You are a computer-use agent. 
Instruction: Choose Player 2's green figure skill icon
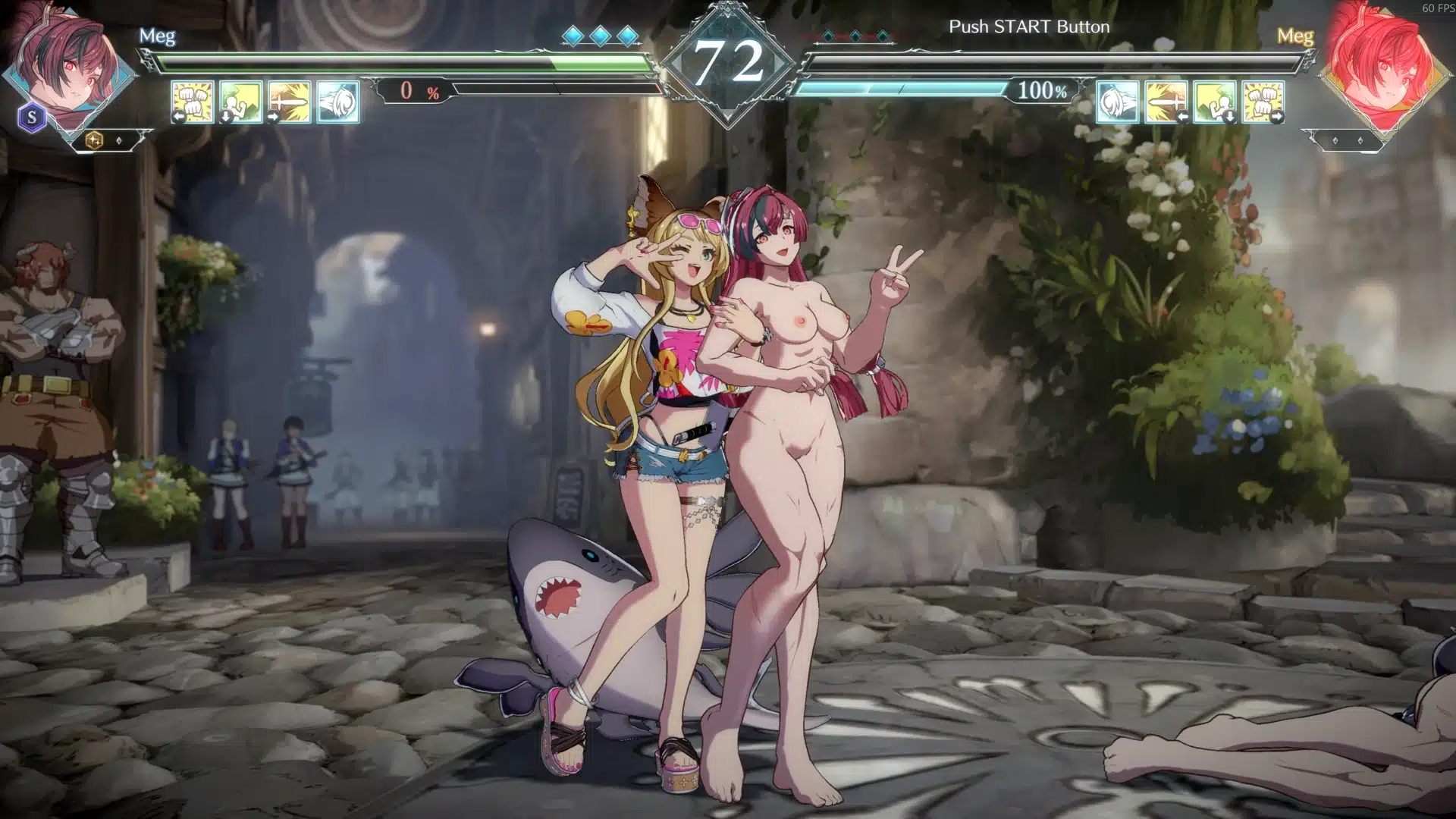(1215, 102)
